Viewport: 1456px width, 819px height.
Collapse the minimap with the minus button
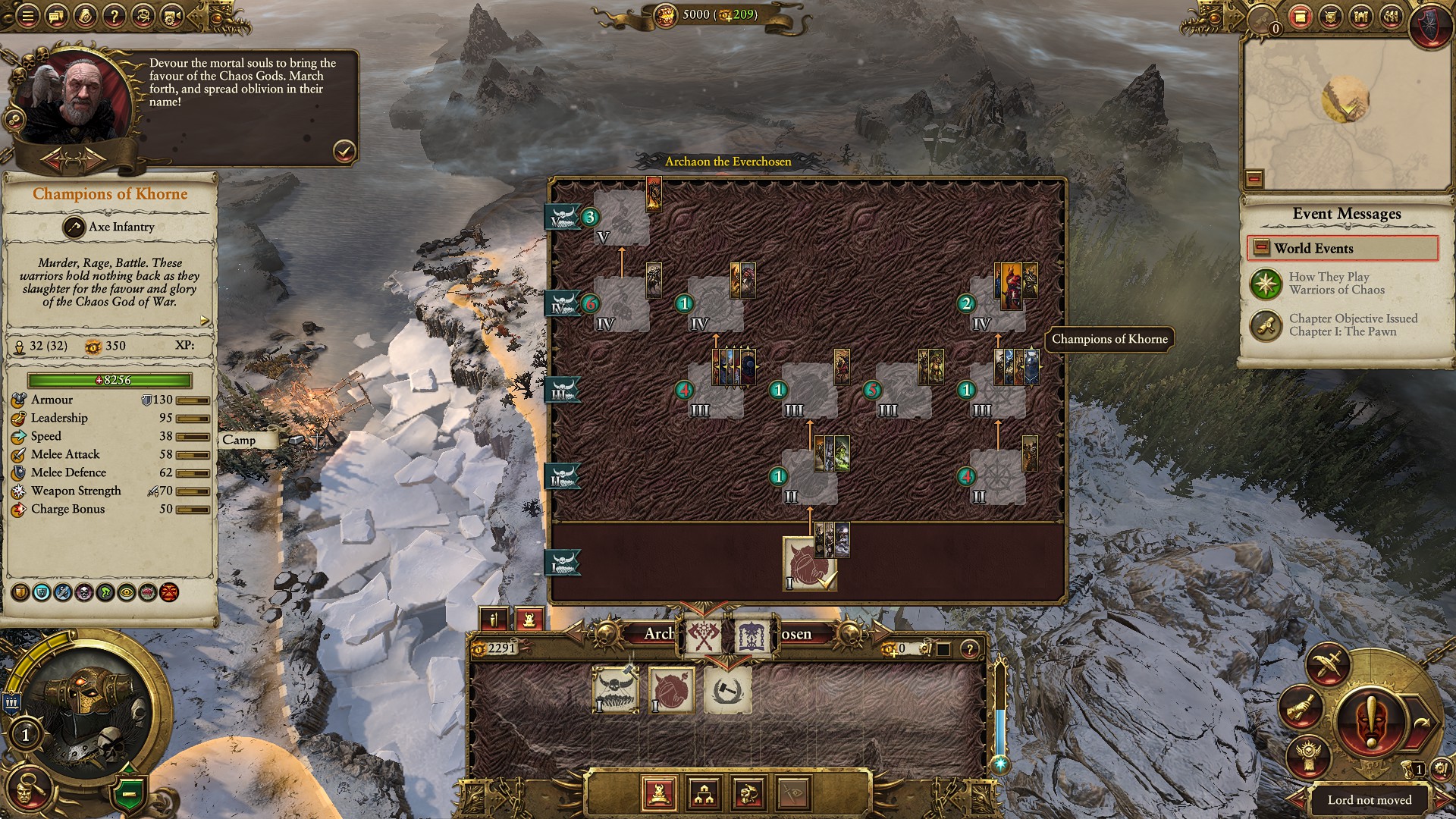click(1254, 179)
